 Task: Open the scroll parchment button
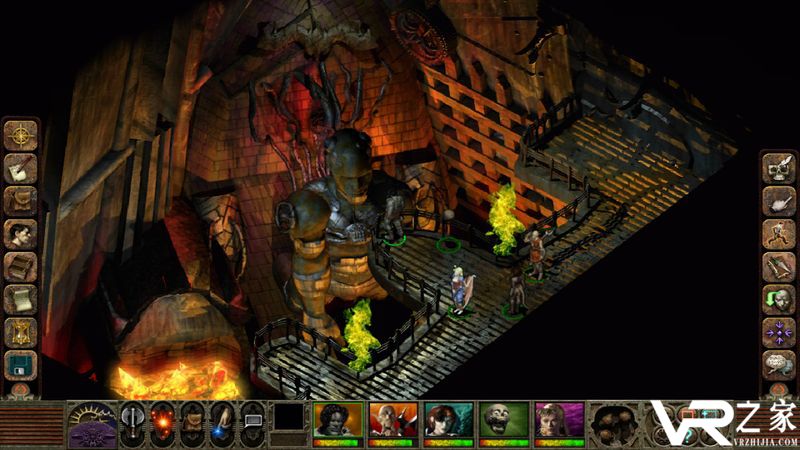20,299
